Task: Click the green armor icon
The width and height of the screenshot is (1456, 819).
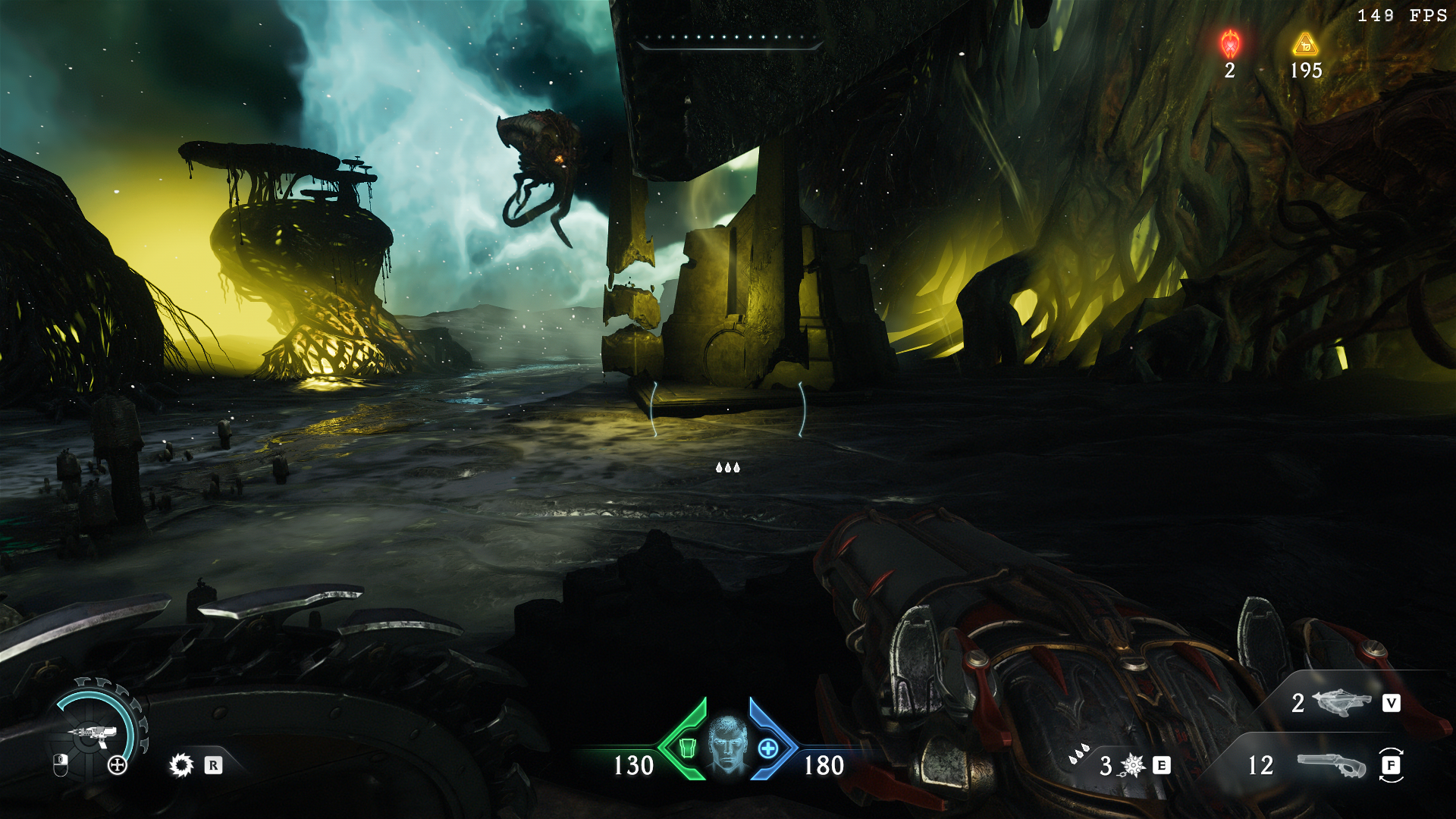Action: pos(687,748)
